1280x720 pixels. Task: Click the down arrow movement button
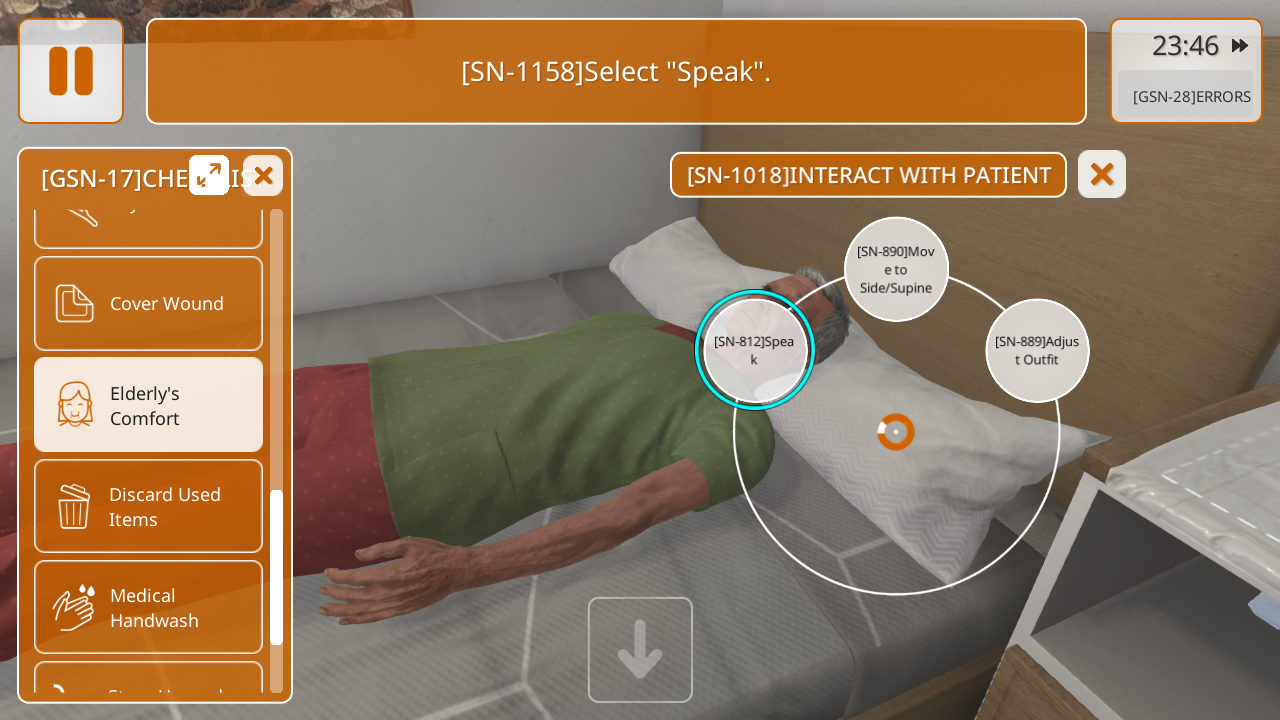point(640,649)
